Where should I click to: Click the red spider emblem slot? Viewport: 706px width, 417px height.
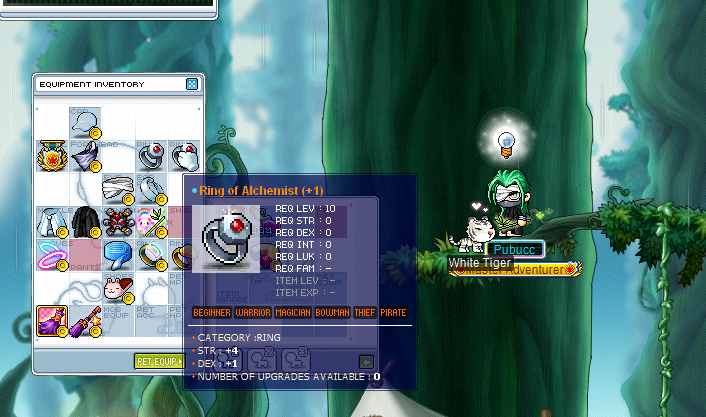click(117, 220)
